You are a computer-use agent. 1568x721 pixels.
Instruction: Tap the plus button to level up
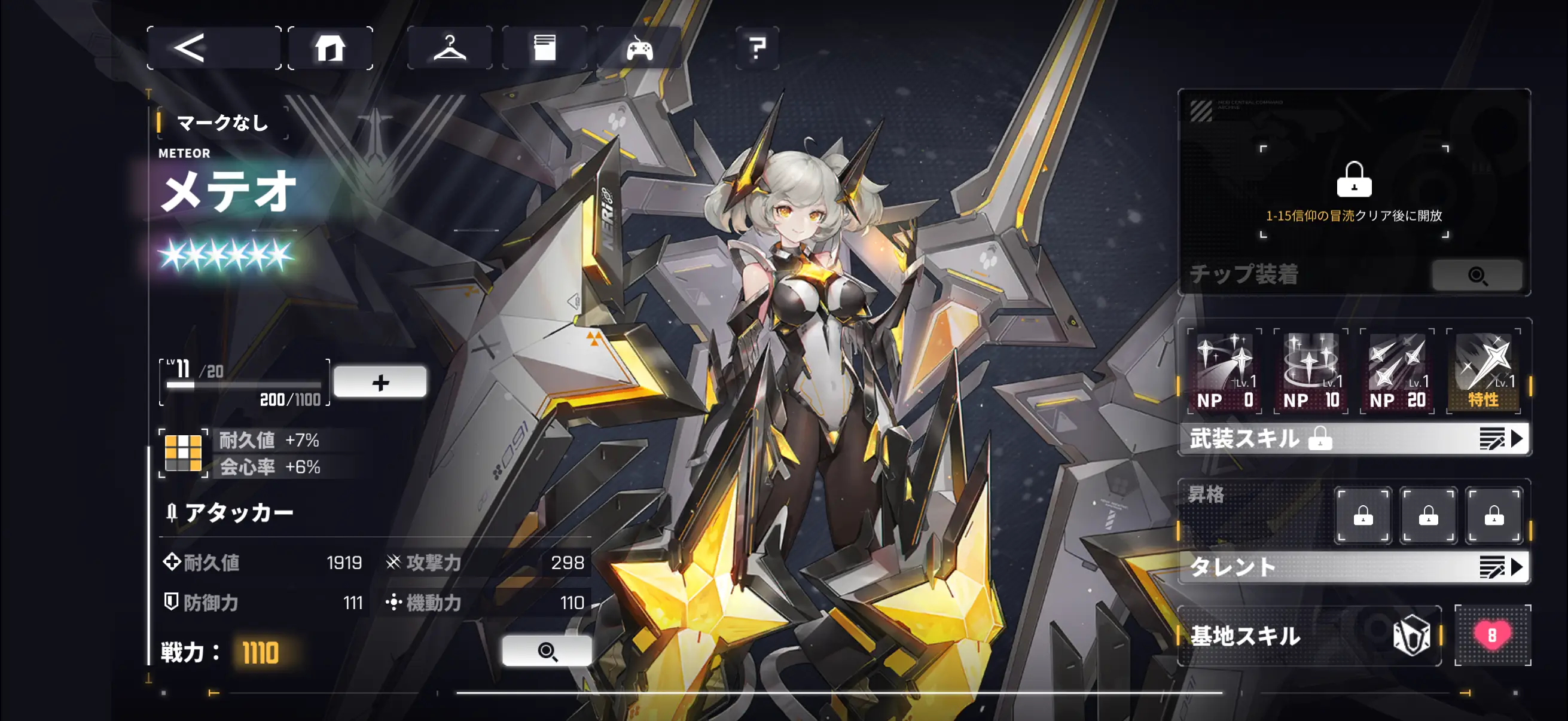point(380,382)
